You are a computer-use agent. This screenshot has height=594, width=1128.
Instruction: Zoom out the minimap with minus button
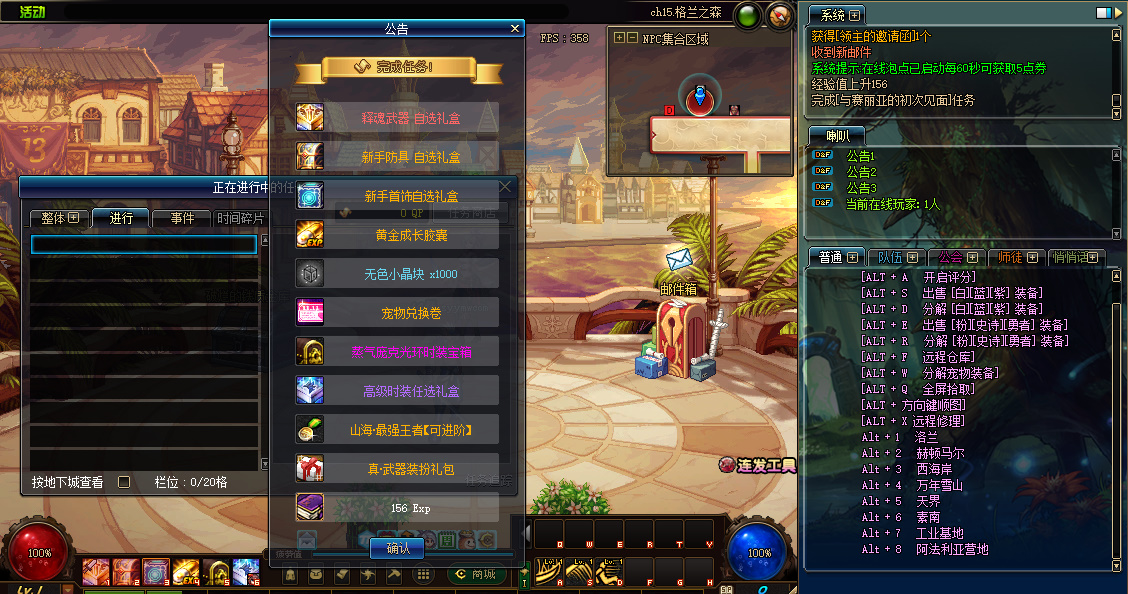(632, 38)
